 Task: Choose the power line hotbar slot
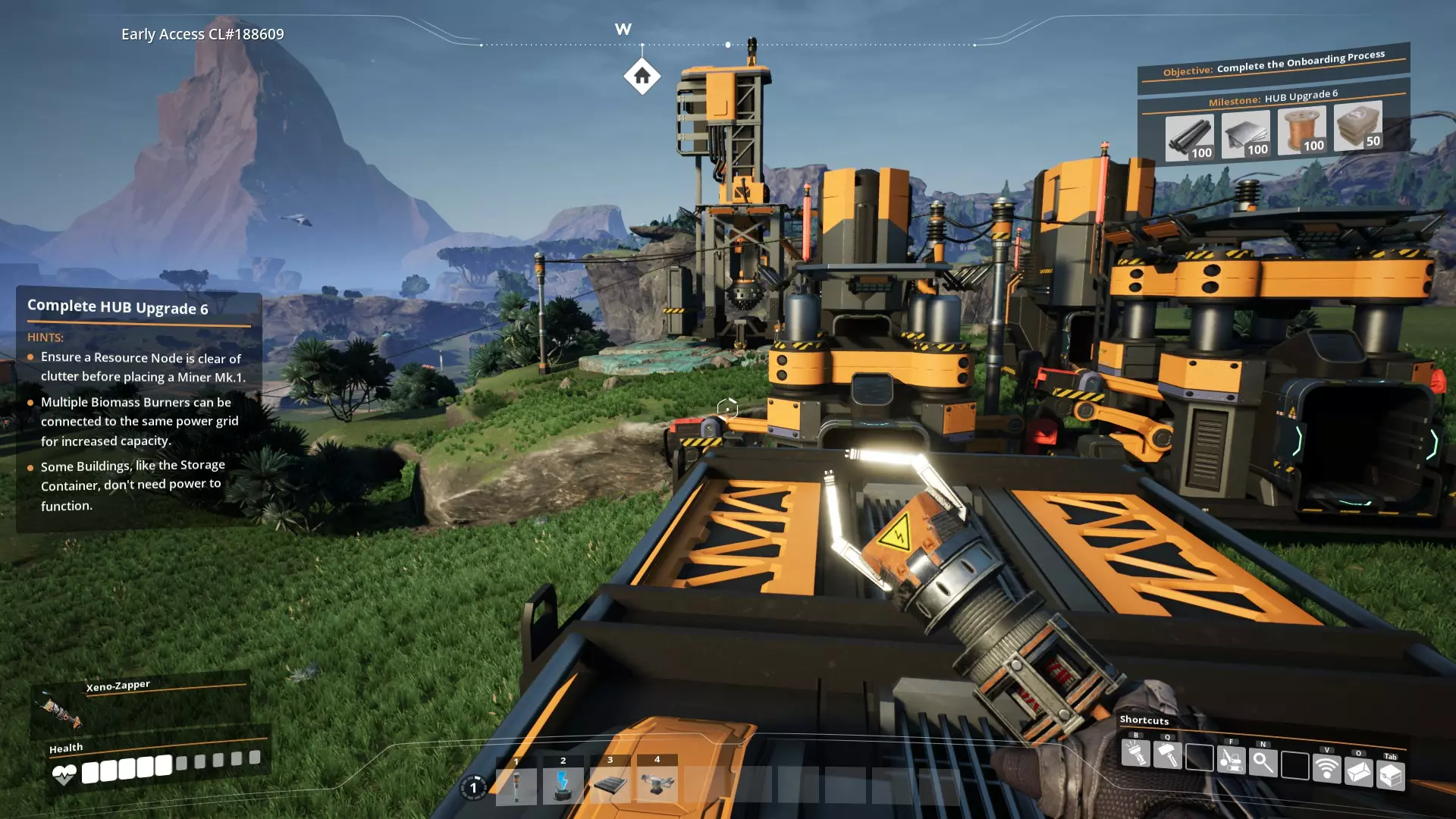(x=563, y=785)
